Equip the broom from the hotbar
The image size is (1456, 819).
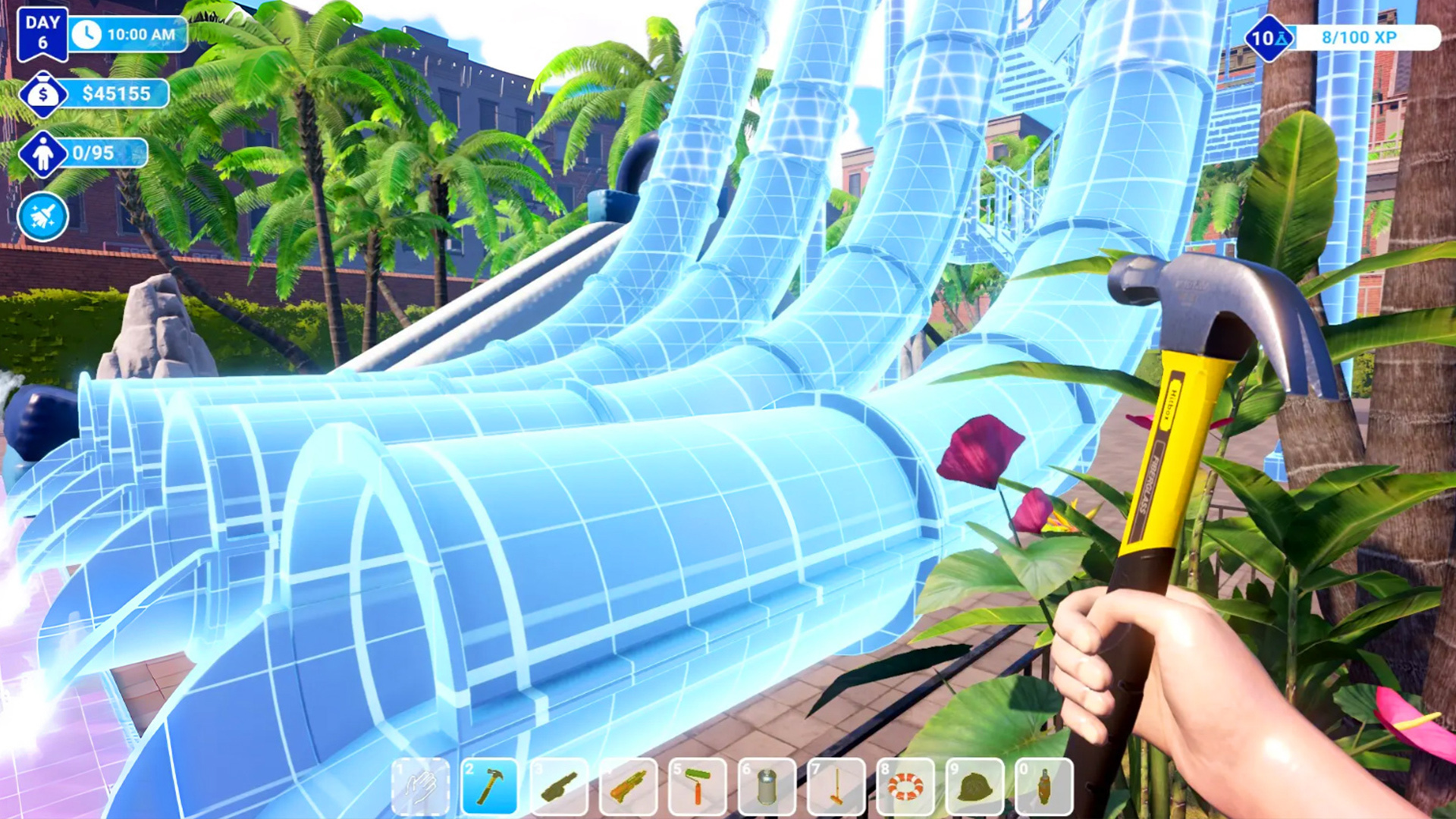[x=836, y=787]
